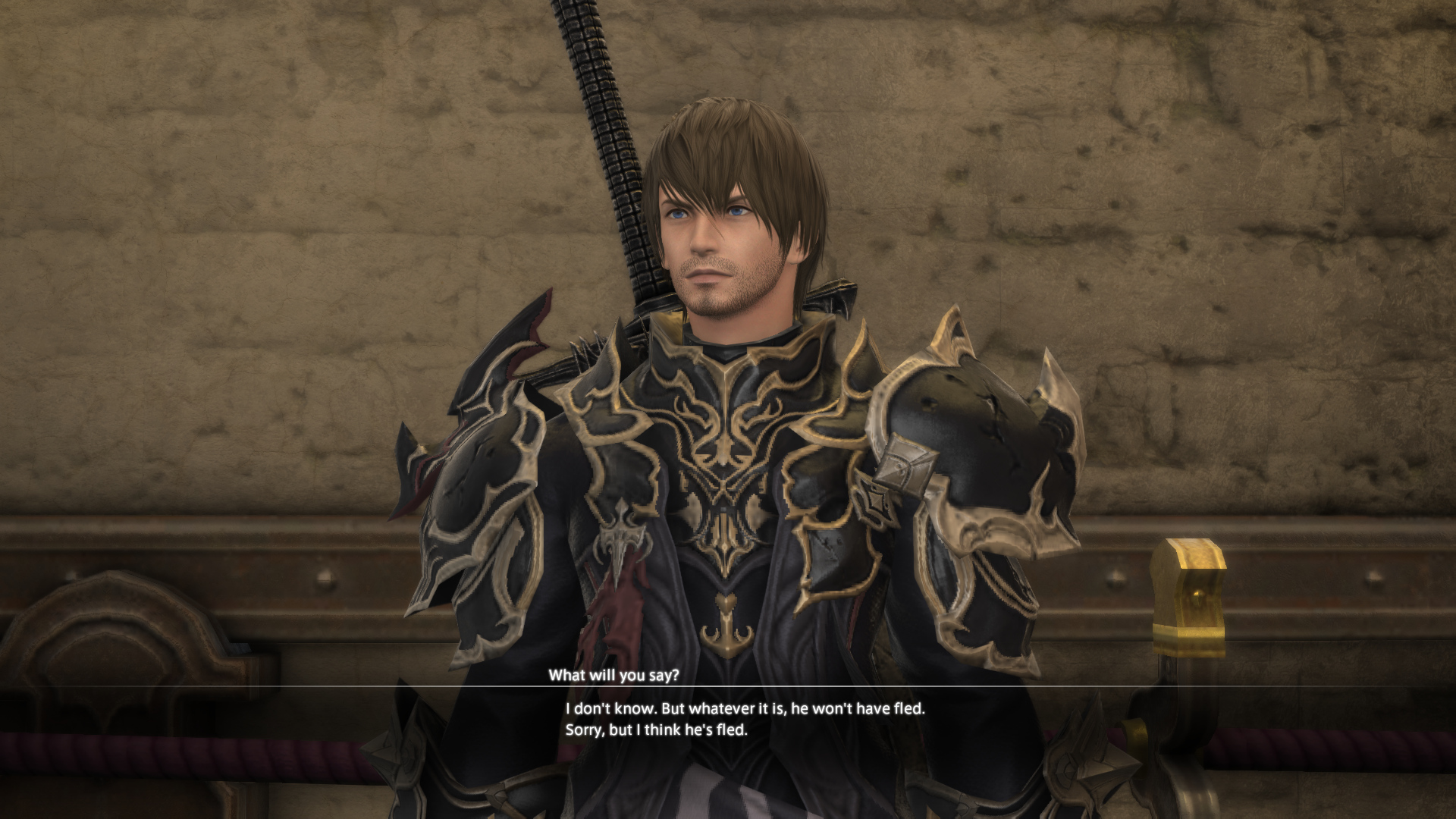Screen dimensions: 1456x819
Task: Select "Sorry, but I think he's fled." reply
Action: click(656, 731)
